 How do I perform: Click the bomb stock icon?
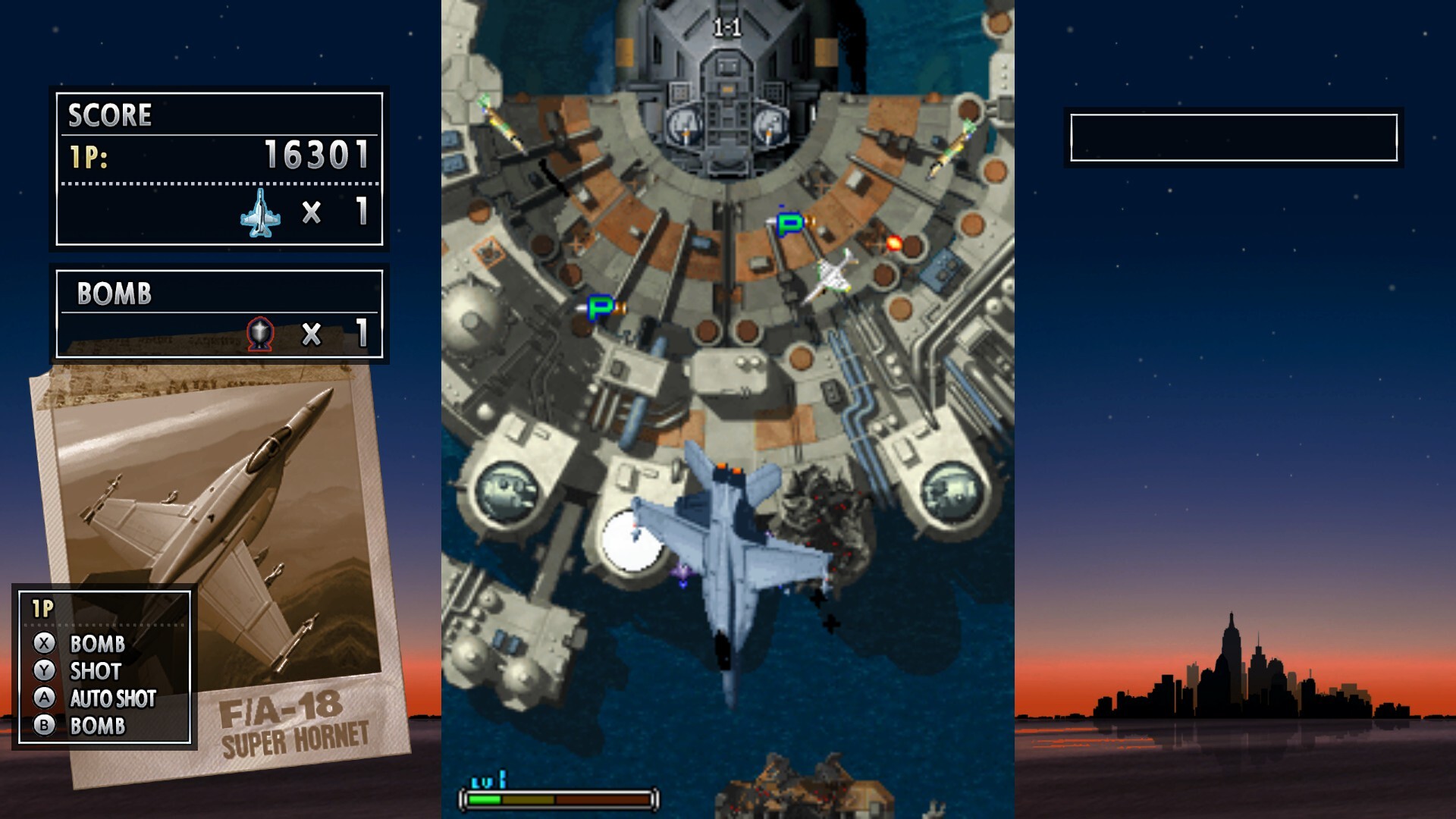pyautogui.click(x=260, y=333)
